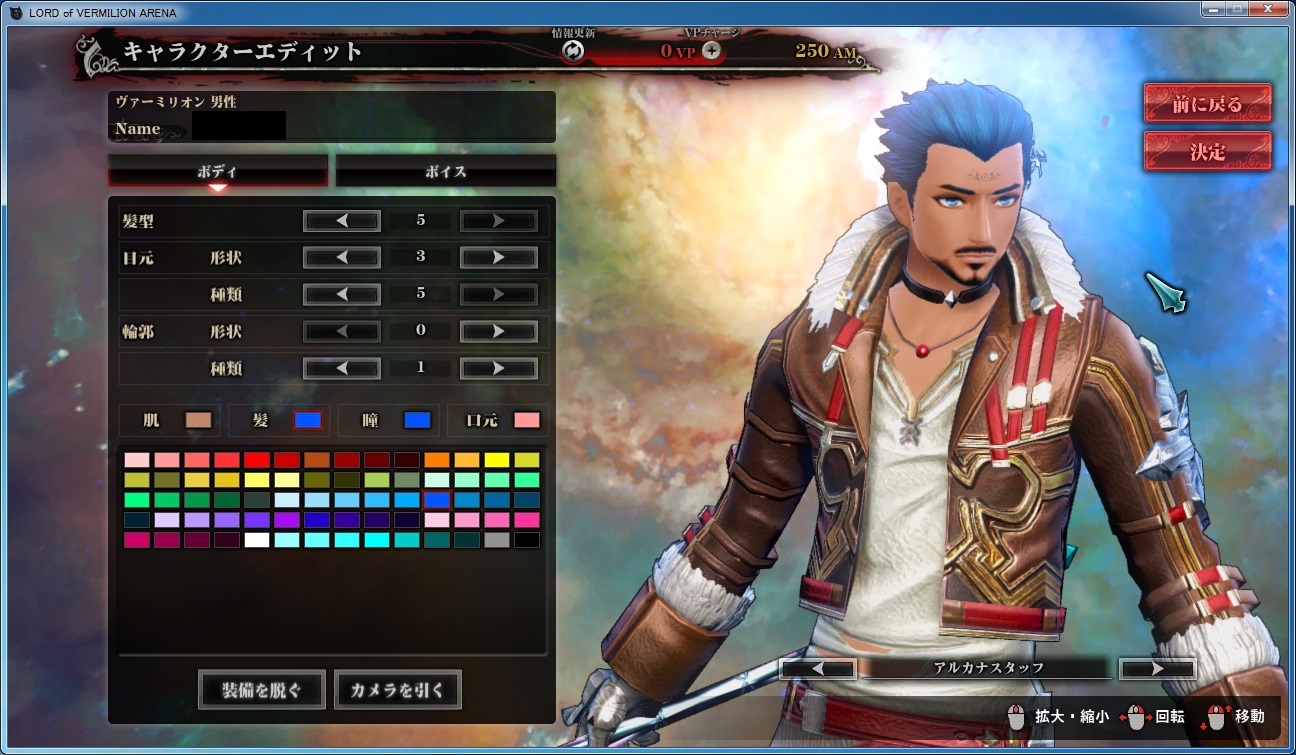Remove equipment with 装備を脱ぐ button

262,689
